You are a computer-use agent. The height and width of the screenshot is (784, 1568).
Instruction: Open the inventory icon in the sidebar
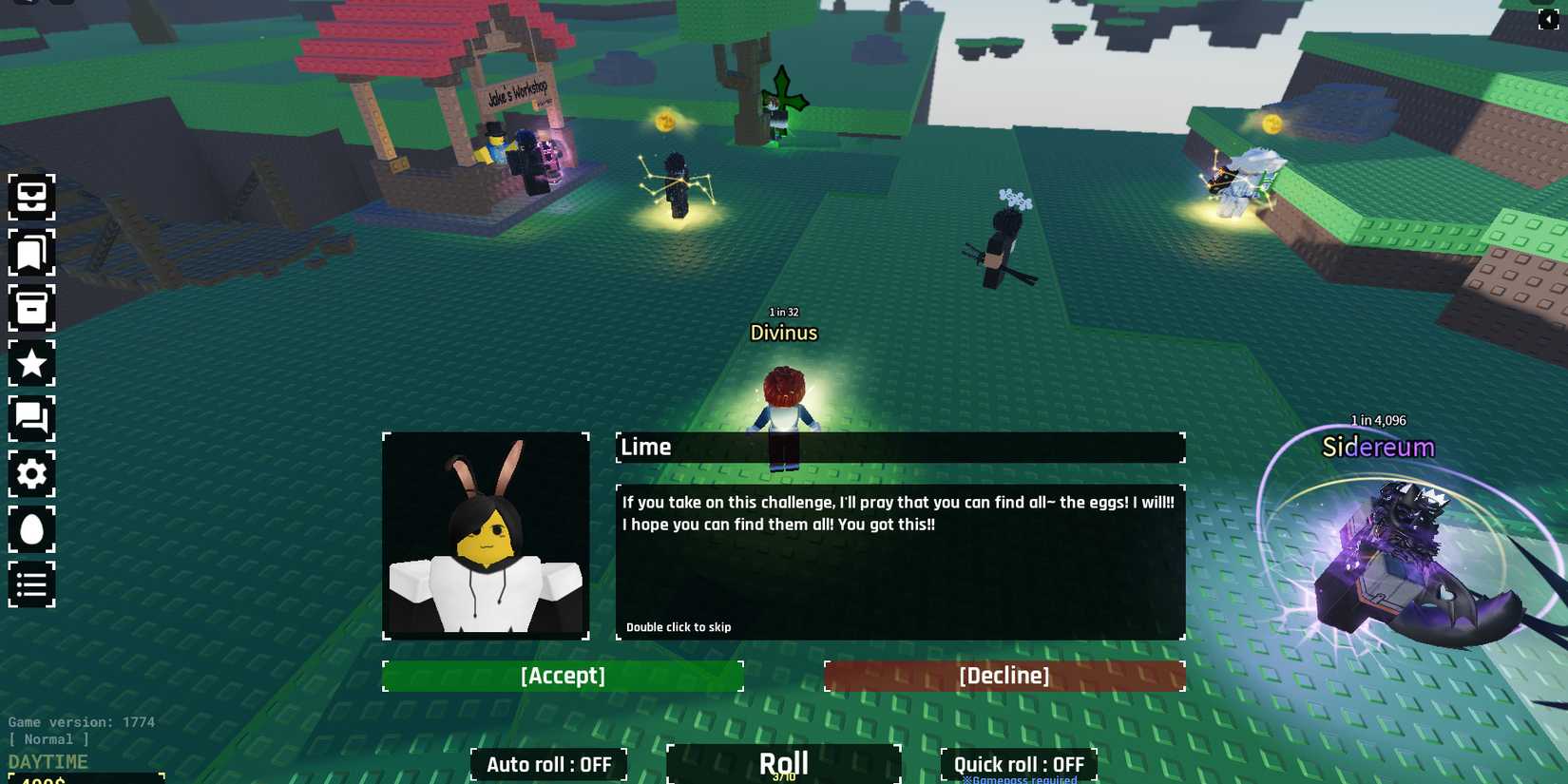point(31,197)
